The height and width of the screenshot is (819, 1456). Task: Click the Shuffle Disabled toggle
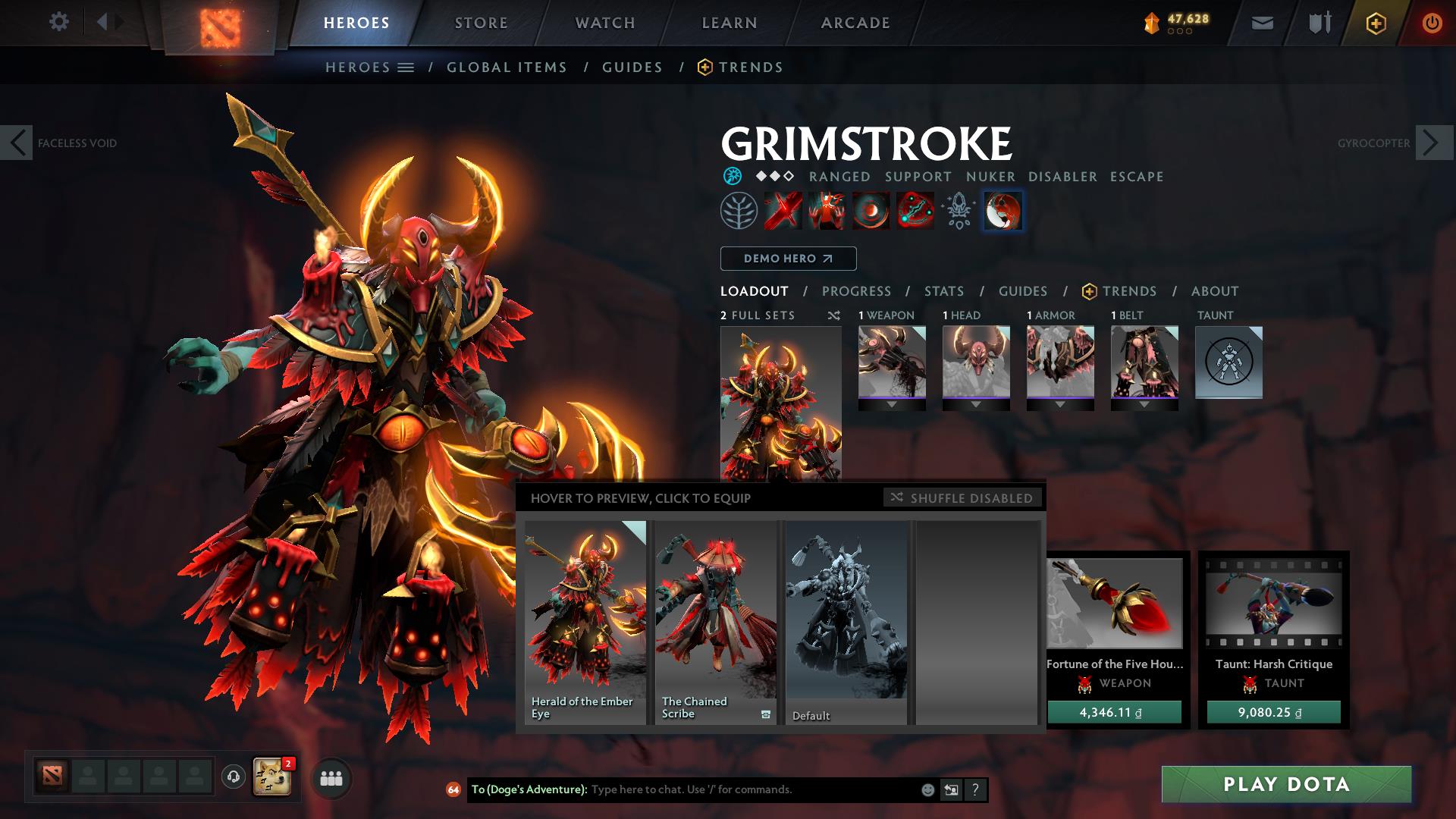[x=962, y=498]
